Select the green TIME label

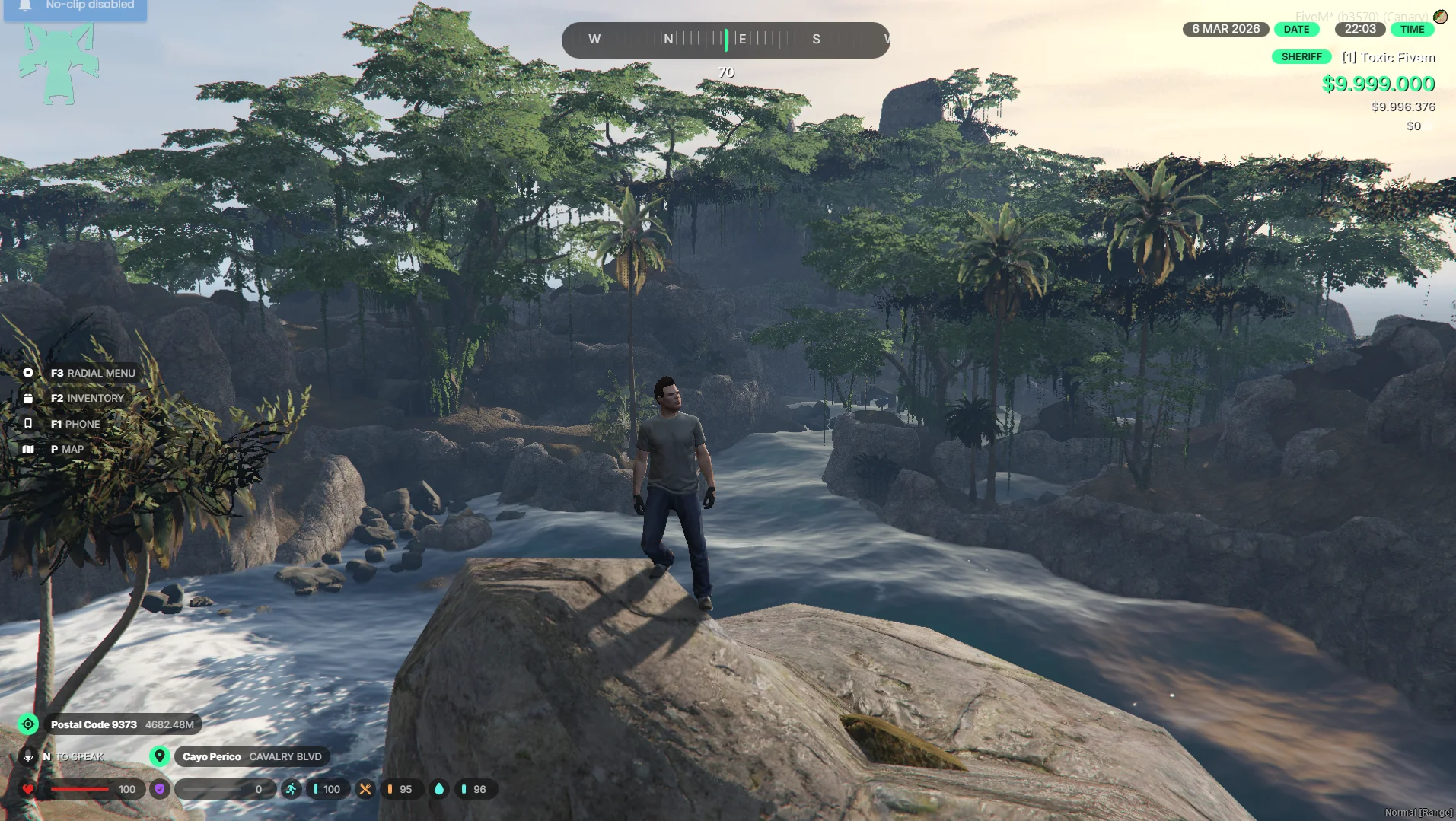[1412, 30]
